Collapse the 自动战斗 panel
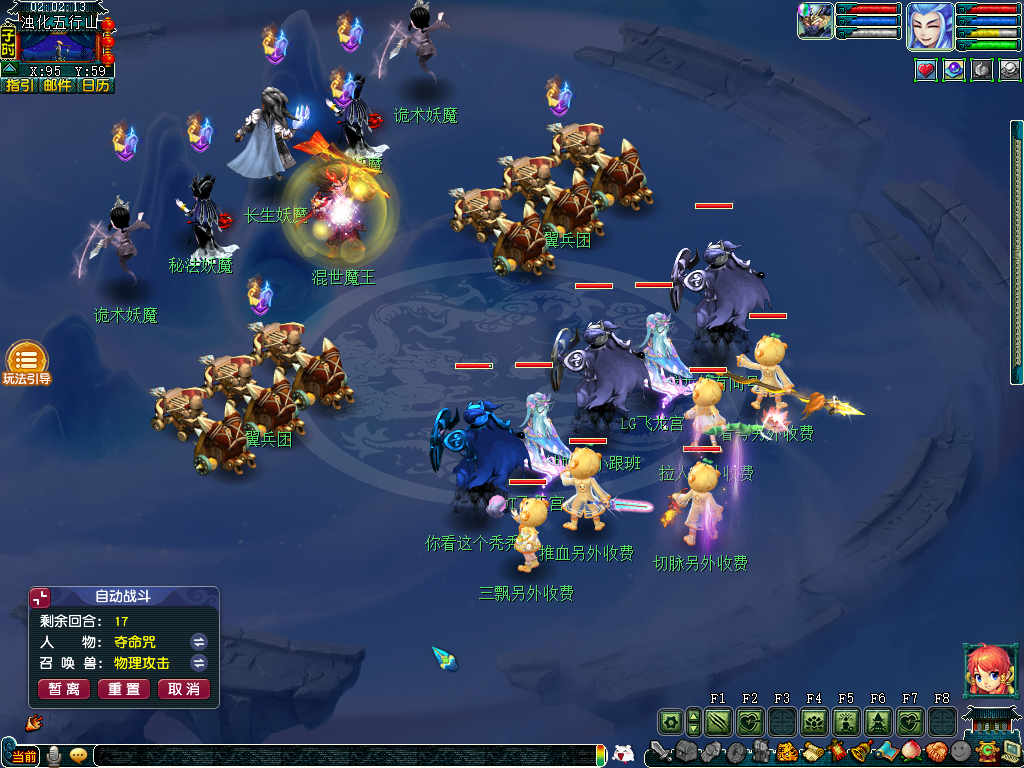 (x=41, y=598)
